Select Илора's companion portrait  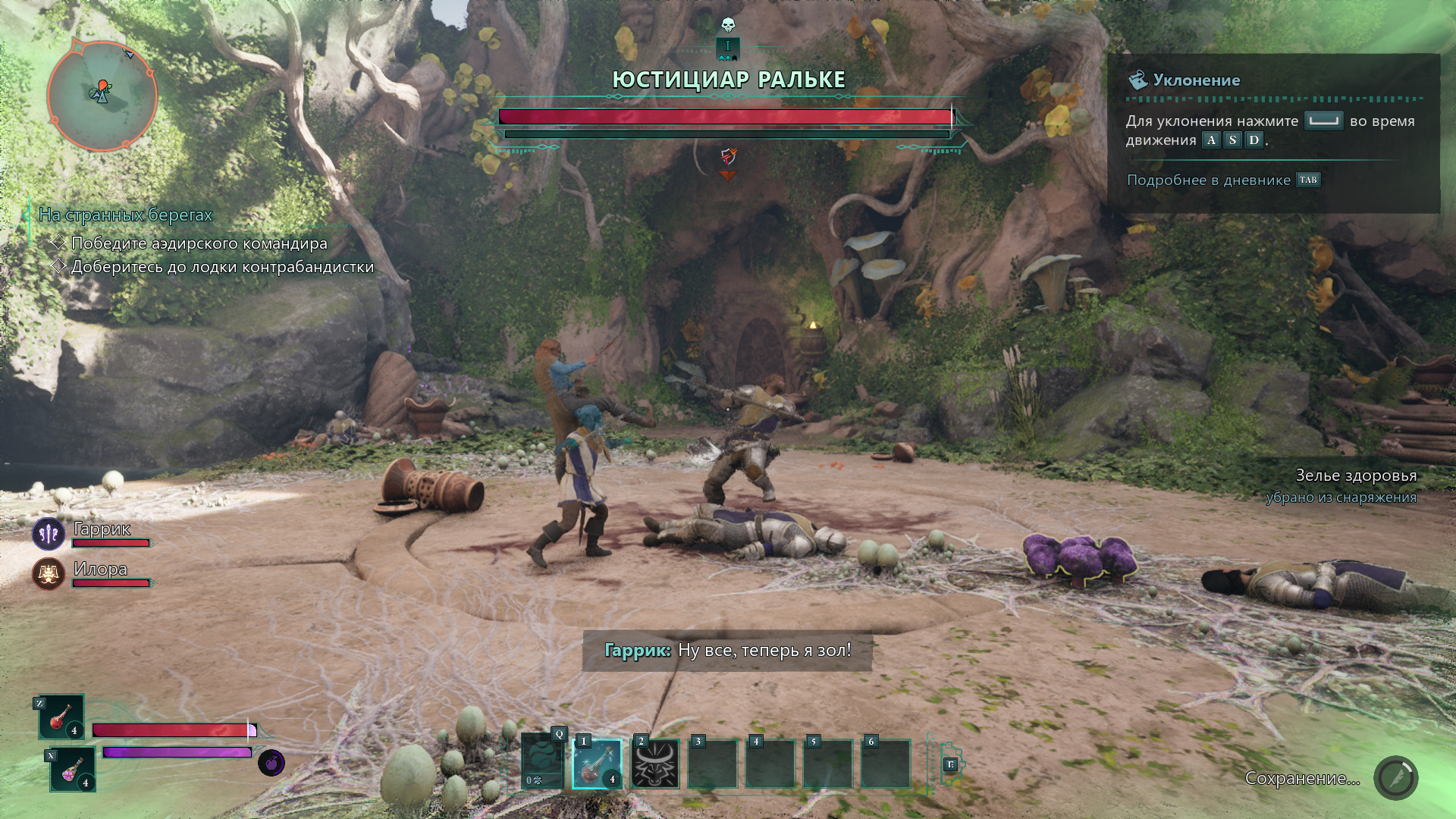(49, 574)
